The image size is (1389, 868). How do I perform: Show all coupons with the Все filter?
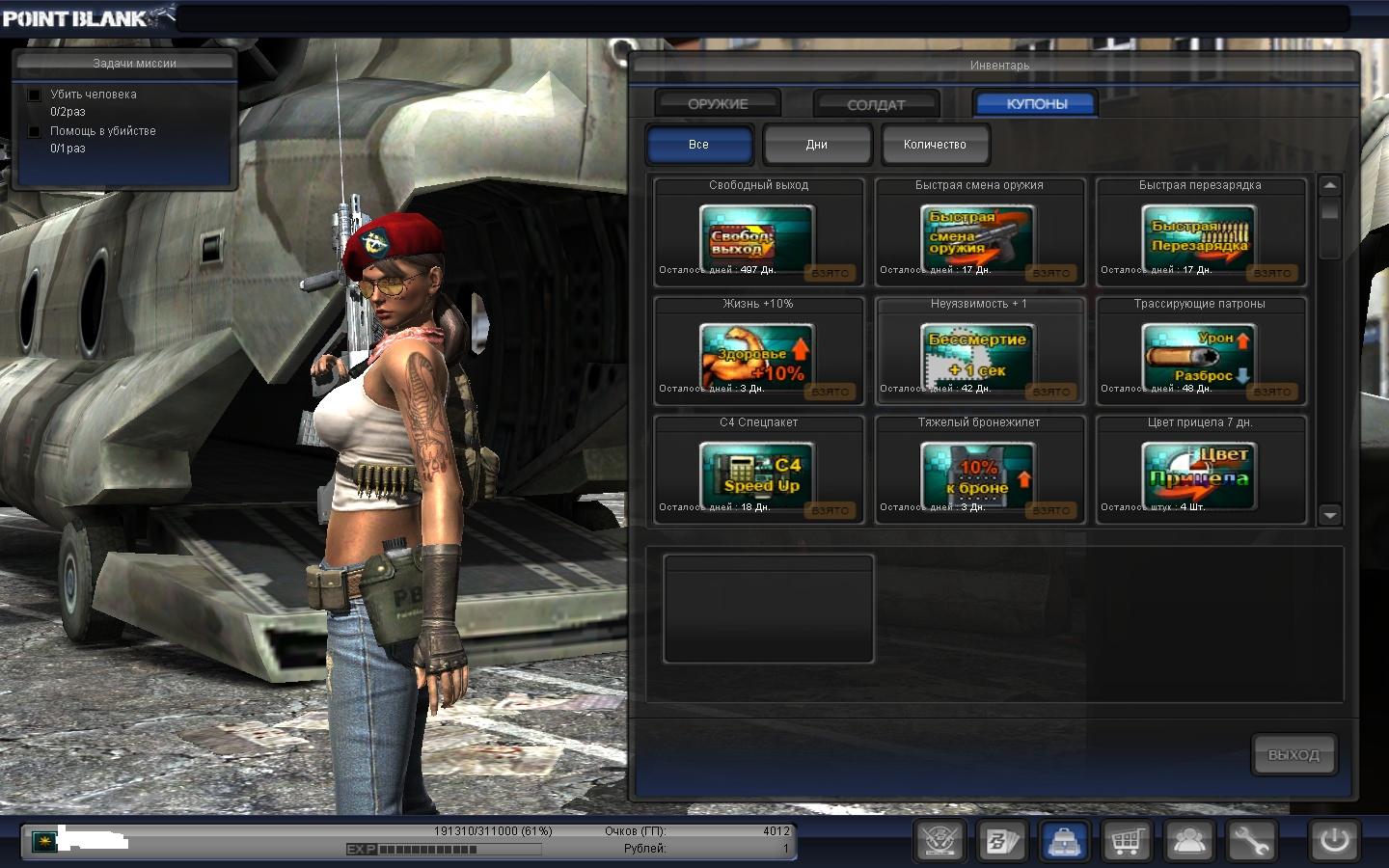point(698,145)
